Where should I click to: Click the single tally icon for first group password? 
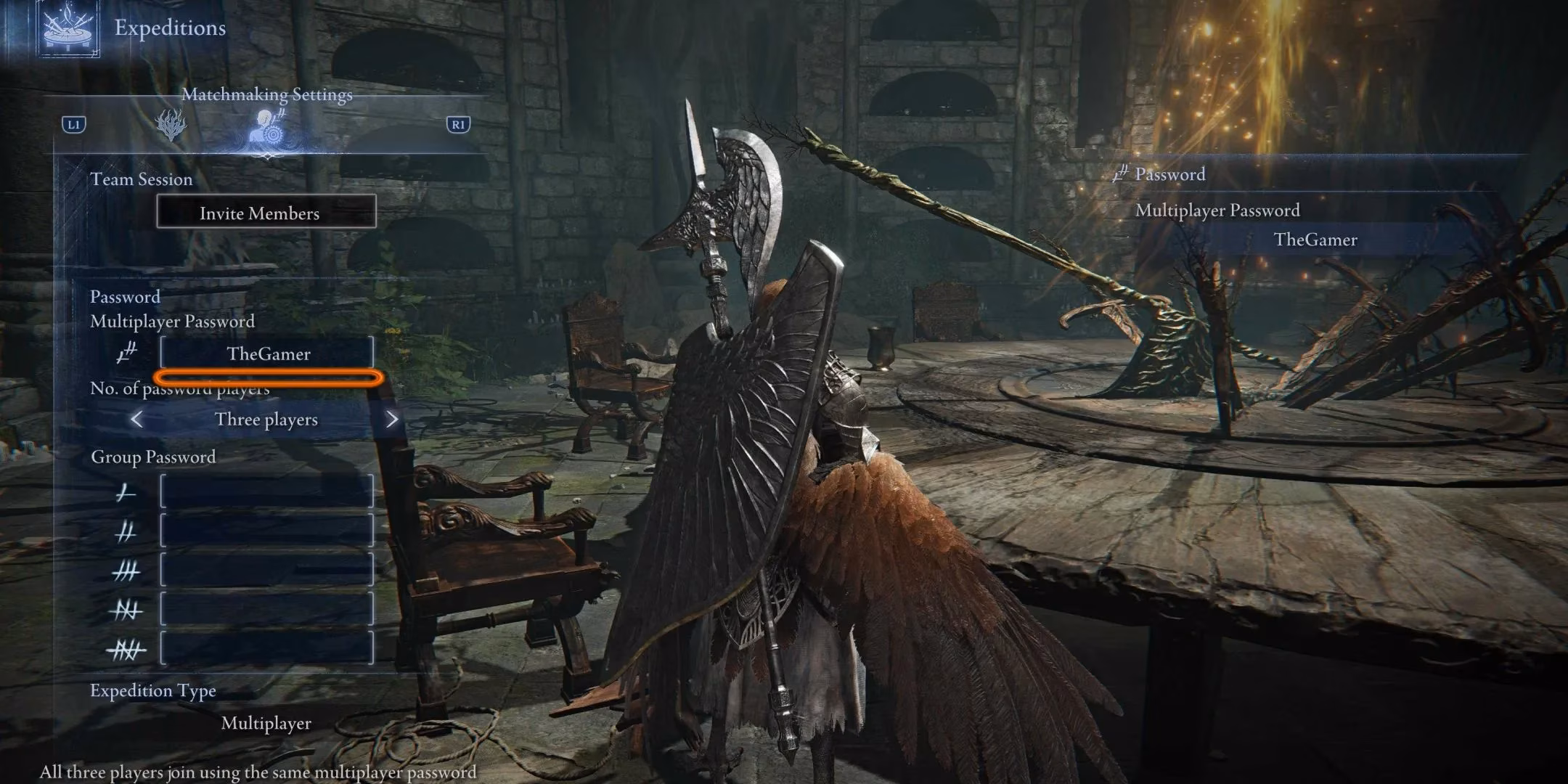125,491
